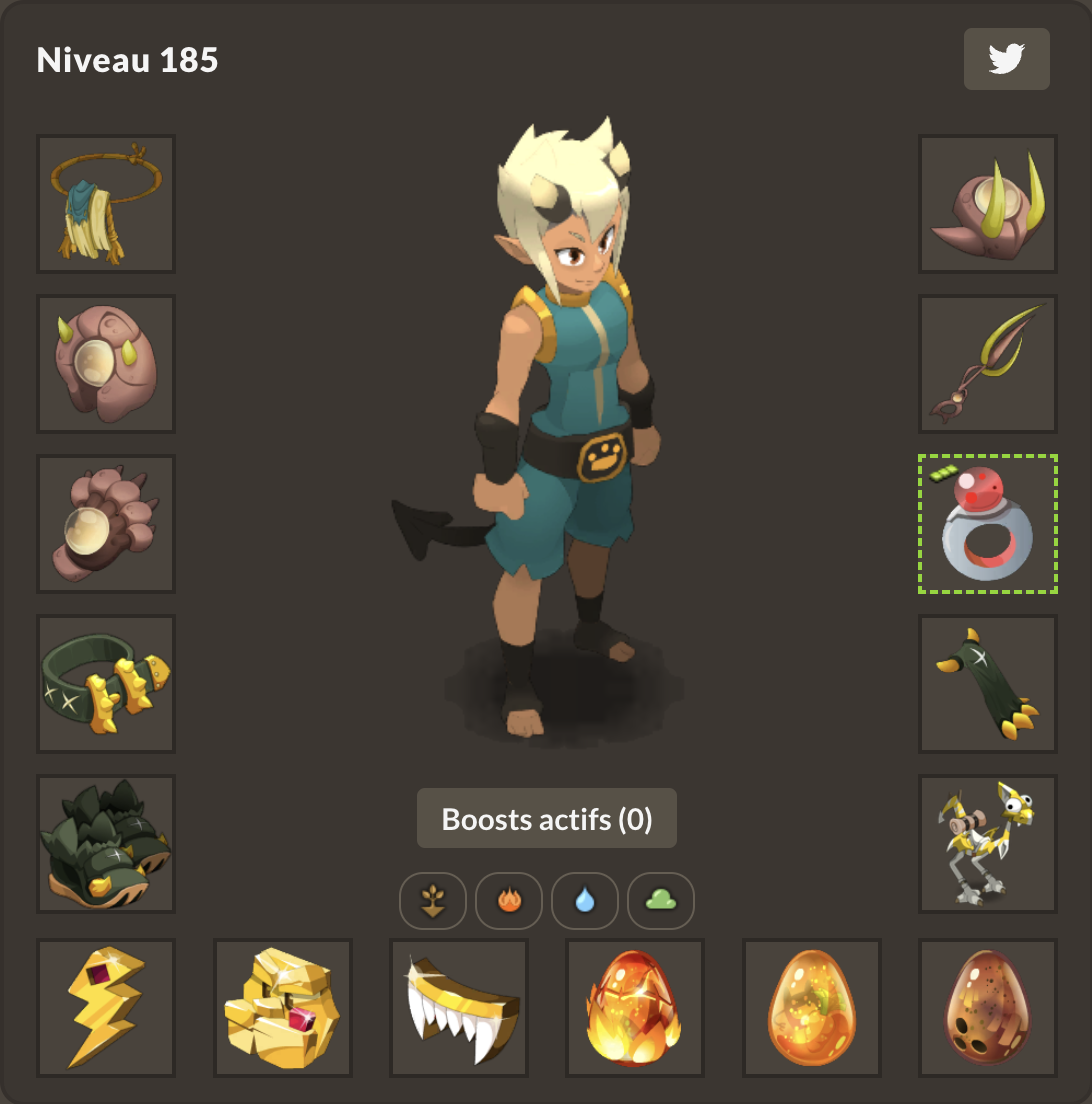Choose the curved thorn weapon slot
Viewport: 1092px width, 1104px height.
pyautogui.click(x=988, y=364)
